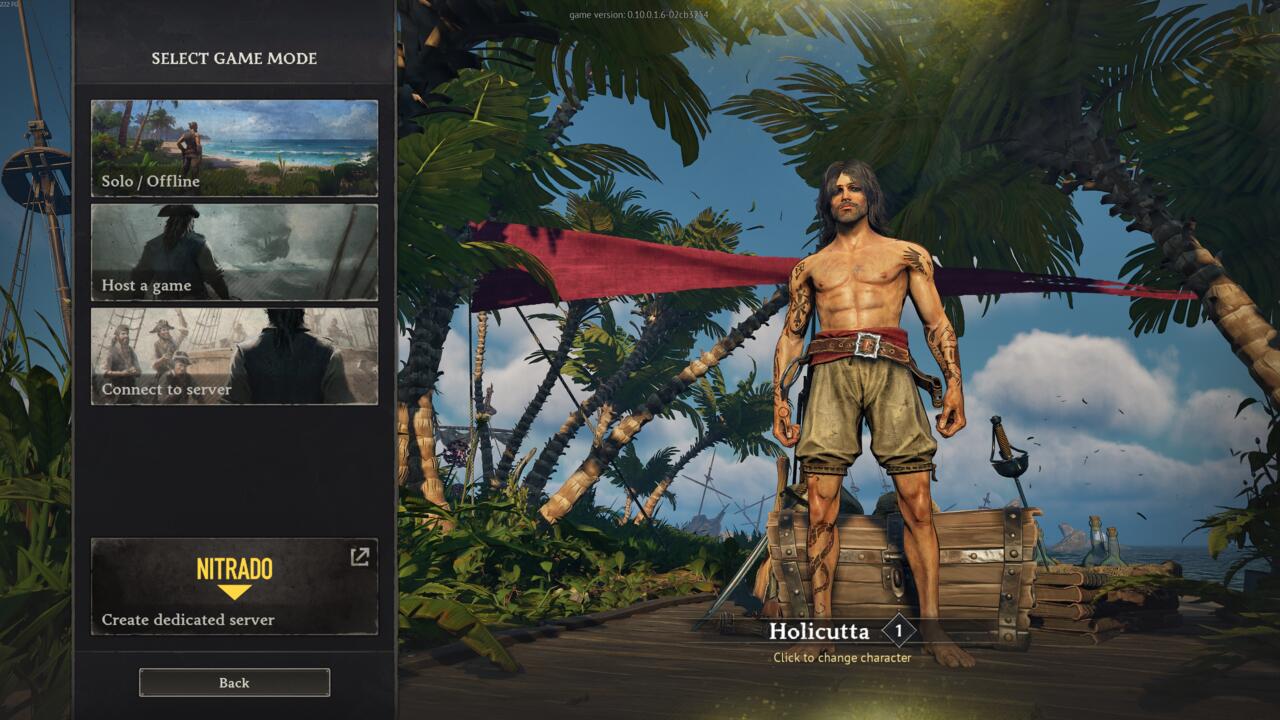This screenshot has height=720, width=1280.
Task: Choose the Solo / Offline game mode
Action: click(x=234, y=148)
